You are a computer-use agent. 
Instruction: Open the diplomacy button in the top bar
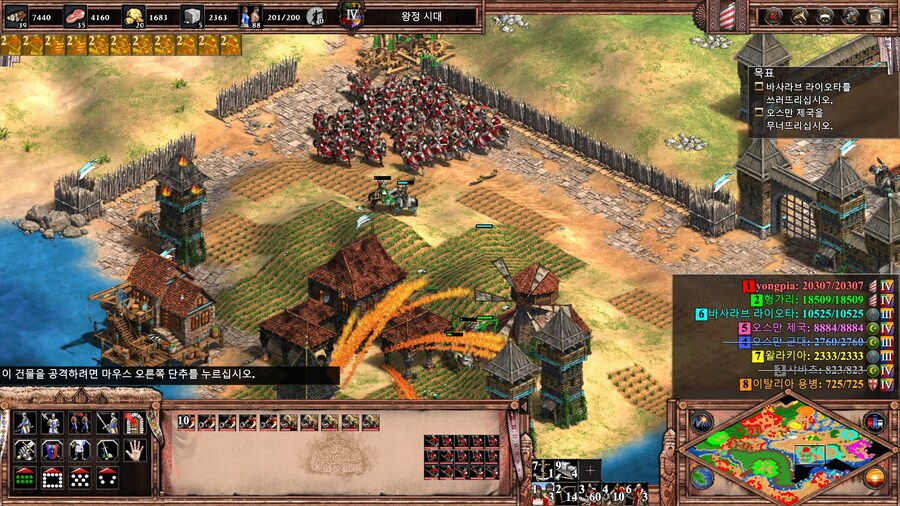[825, 16]
